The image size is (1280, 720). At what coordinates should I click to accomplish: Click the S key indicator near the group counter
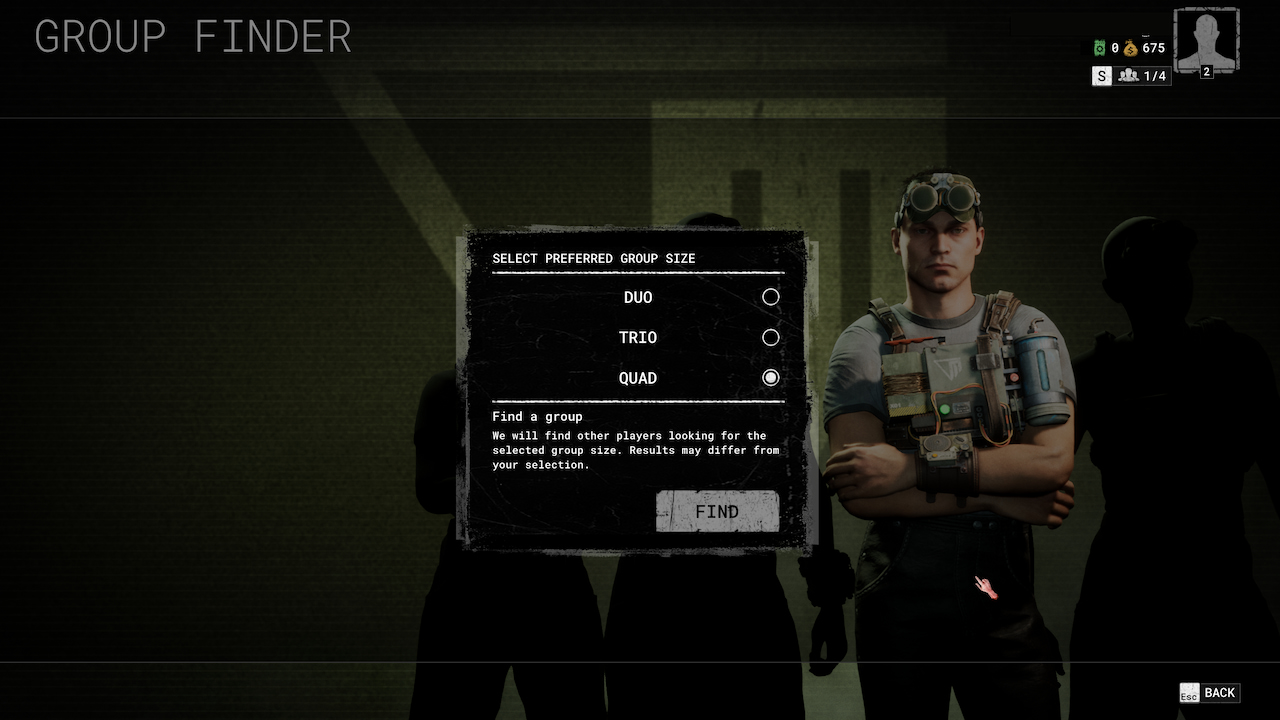coord(1101,75)
